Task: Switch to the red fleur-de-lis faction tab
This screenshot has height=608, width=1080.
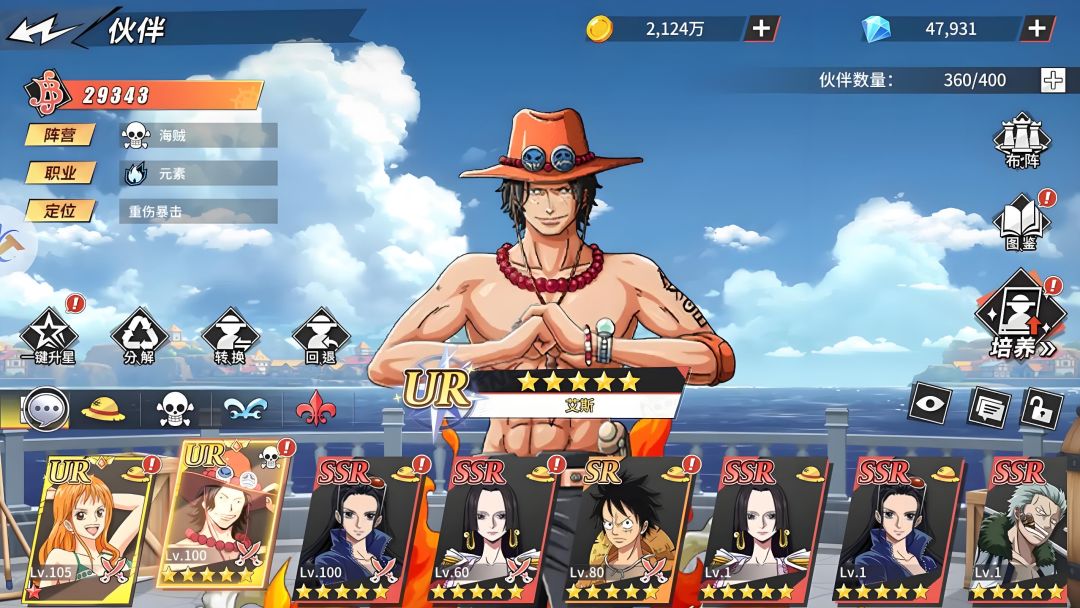Action: (316, 409)
